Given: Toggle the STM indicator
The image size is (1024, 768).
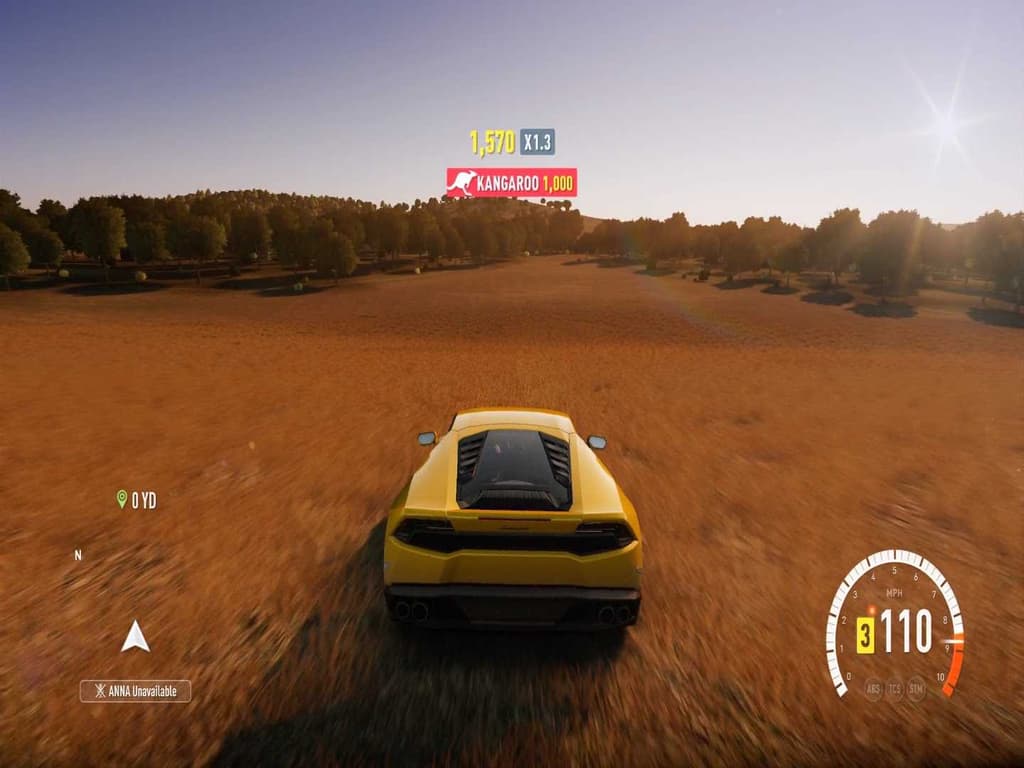Looking at the screenshot, I should click(916, 688).
